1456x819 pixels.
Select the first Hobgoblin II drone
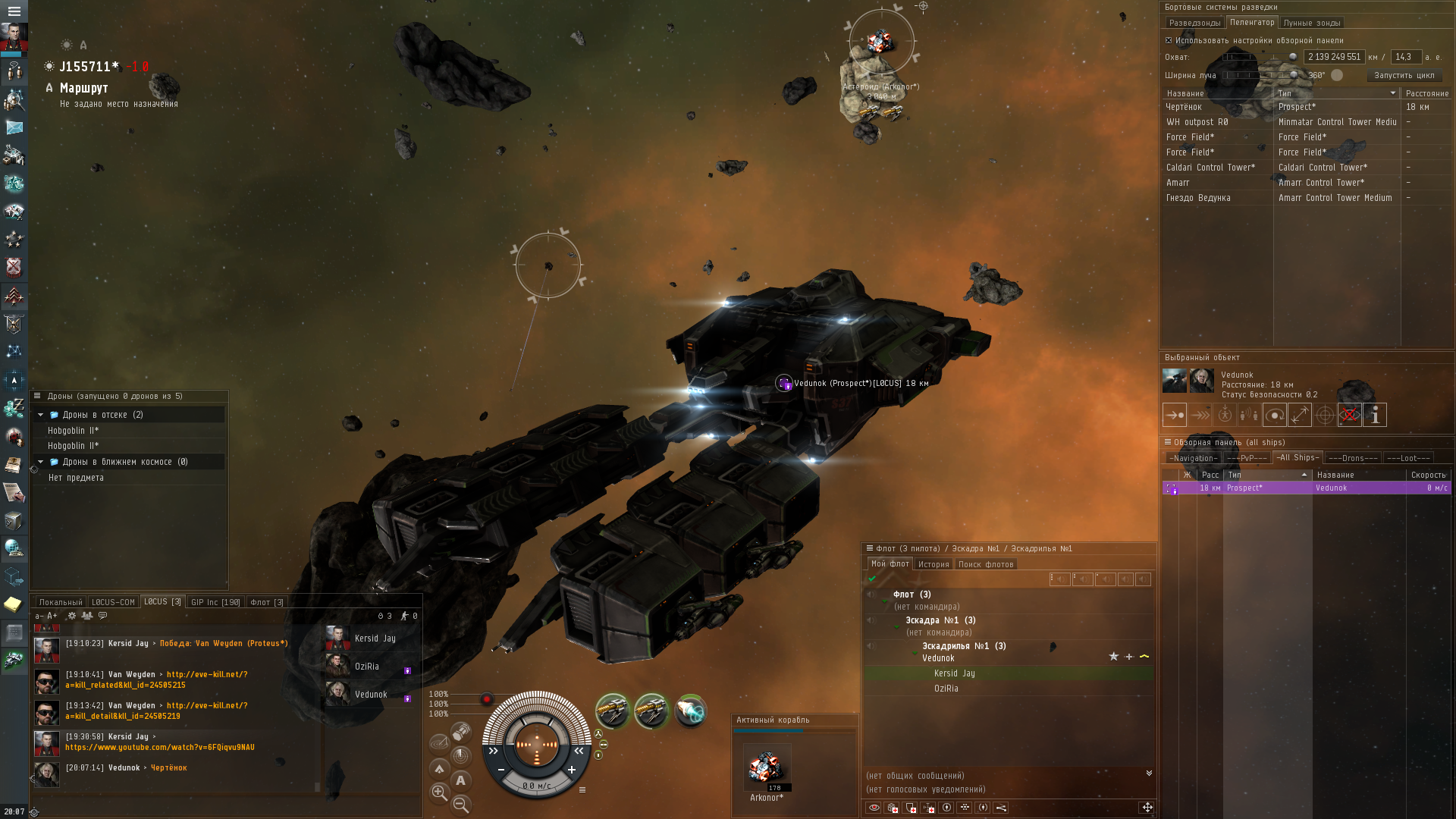tap(74, 431)
